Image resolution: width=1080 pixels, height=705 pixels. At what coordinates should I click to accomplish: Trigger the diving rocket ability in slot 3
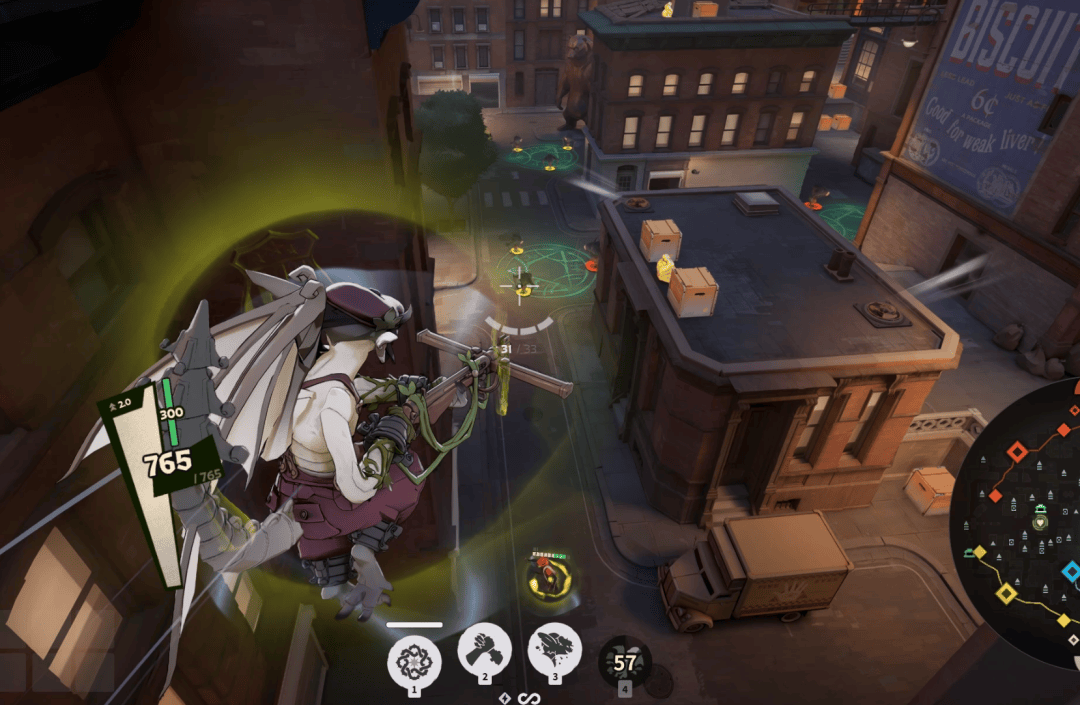pos(555,649)
